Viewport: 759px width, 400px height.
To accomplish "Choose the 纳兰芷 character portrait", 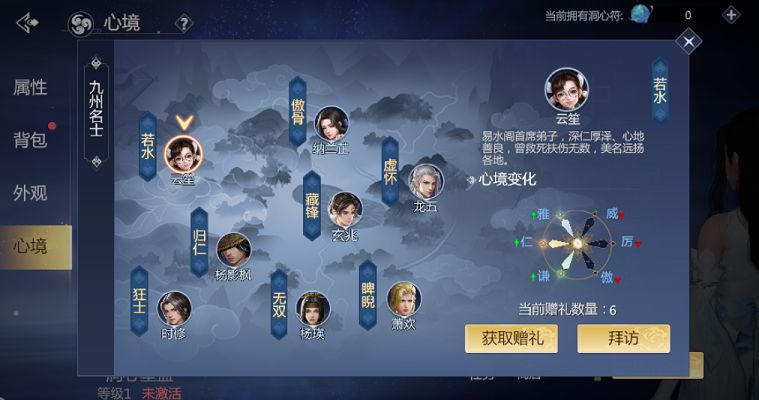I will click(331, 124).
